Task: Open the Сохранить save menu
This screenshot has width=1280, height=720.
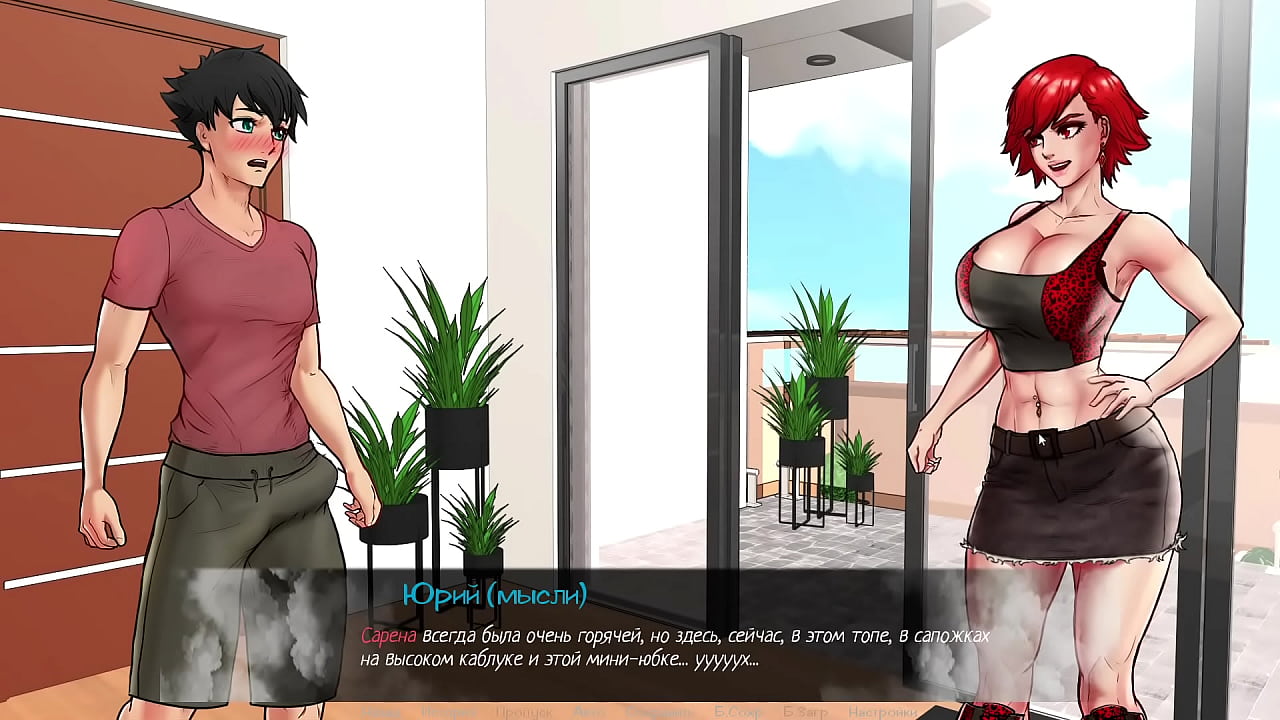Action: click(659, 712)
